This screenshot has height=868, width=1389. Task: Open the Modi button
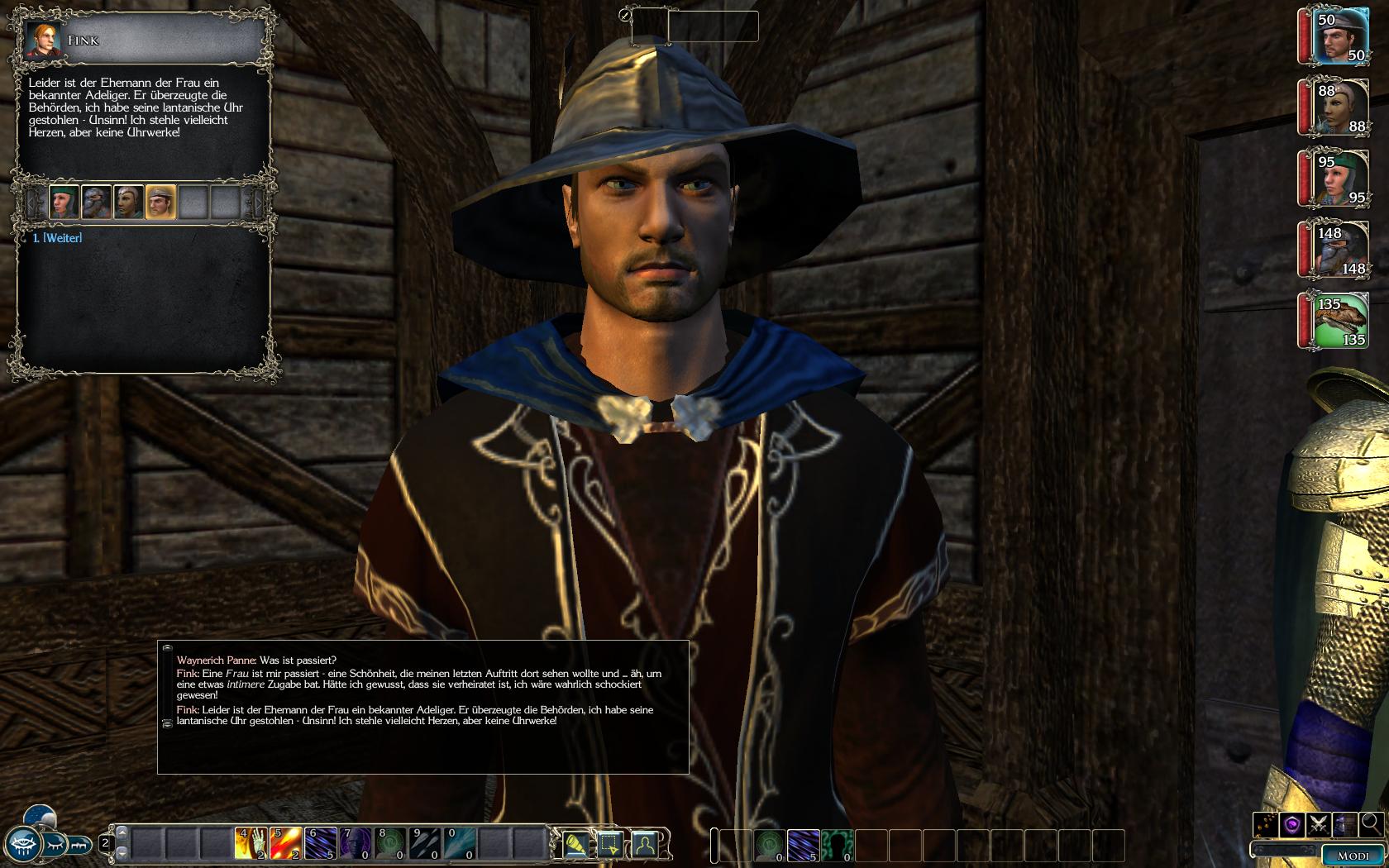point(1353,856)
